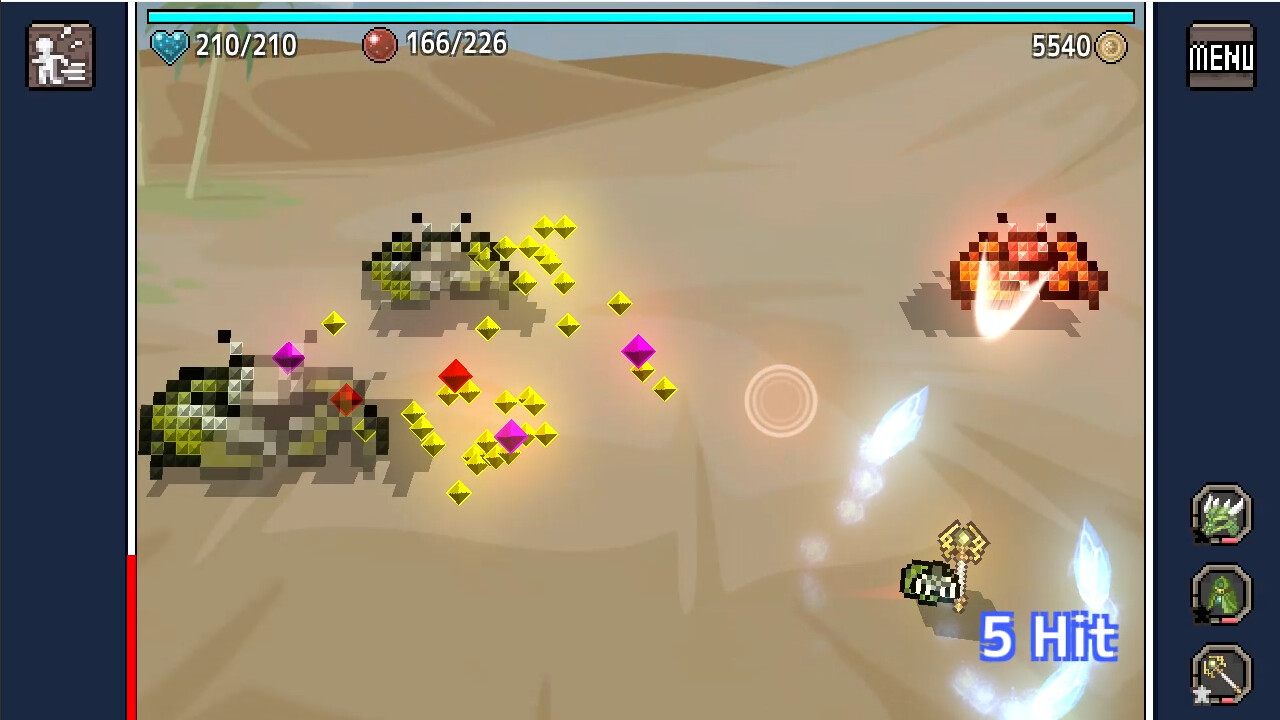Click the 5540 coin counter

1059,45
